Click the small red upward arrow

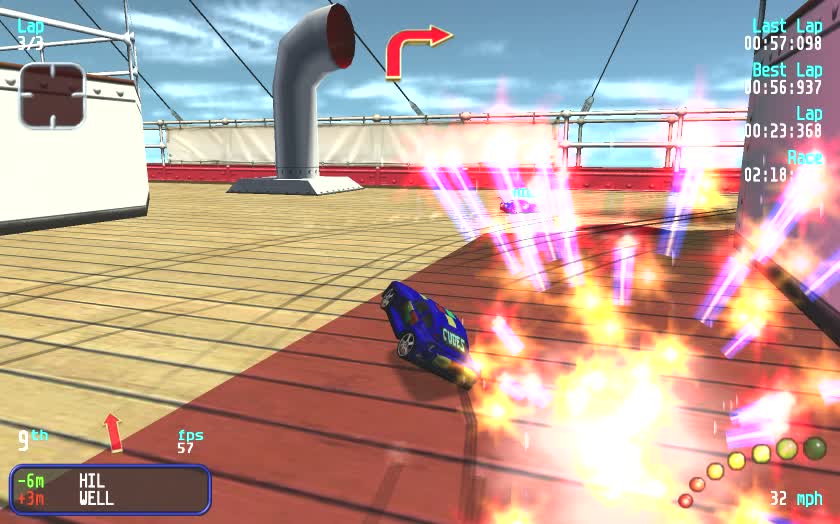coord(113,432)
